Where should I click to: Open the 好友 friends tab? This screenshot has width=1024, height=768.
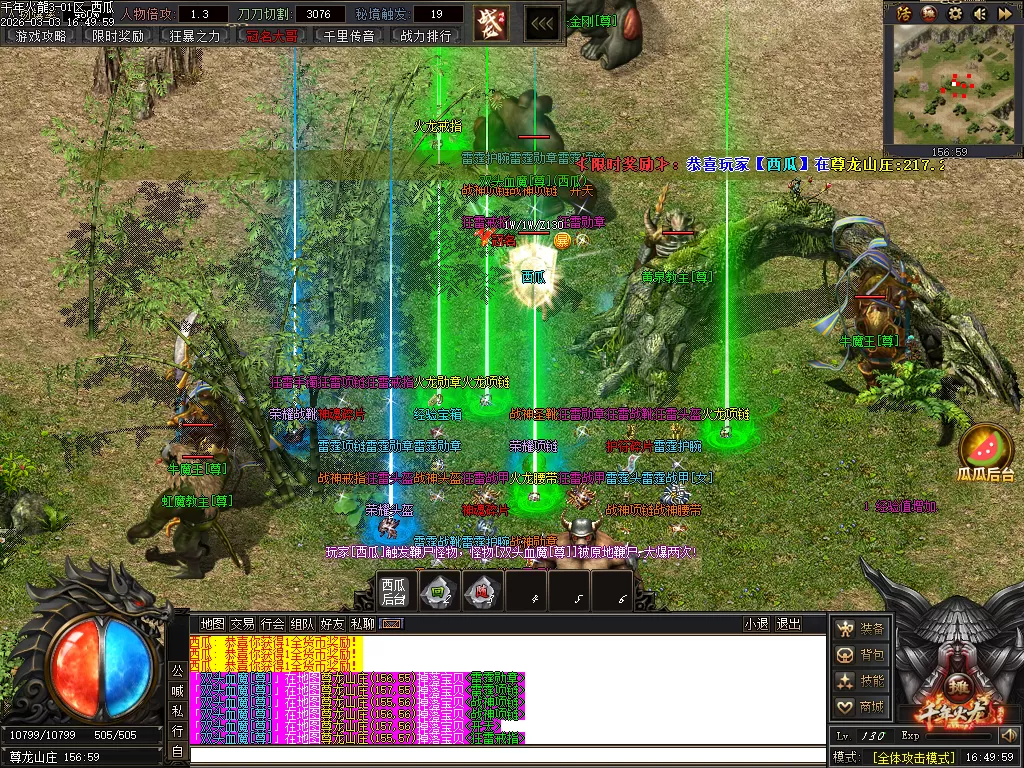pos(332,624)
